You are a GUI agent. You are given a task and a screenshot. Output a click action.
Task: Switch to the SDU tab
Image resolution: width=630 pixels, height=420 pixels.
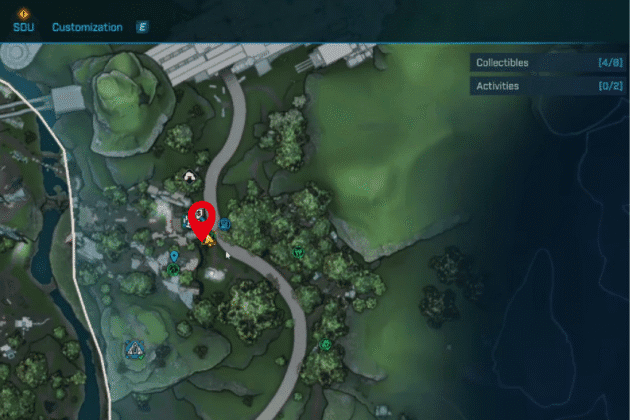(x=22, y=27)
